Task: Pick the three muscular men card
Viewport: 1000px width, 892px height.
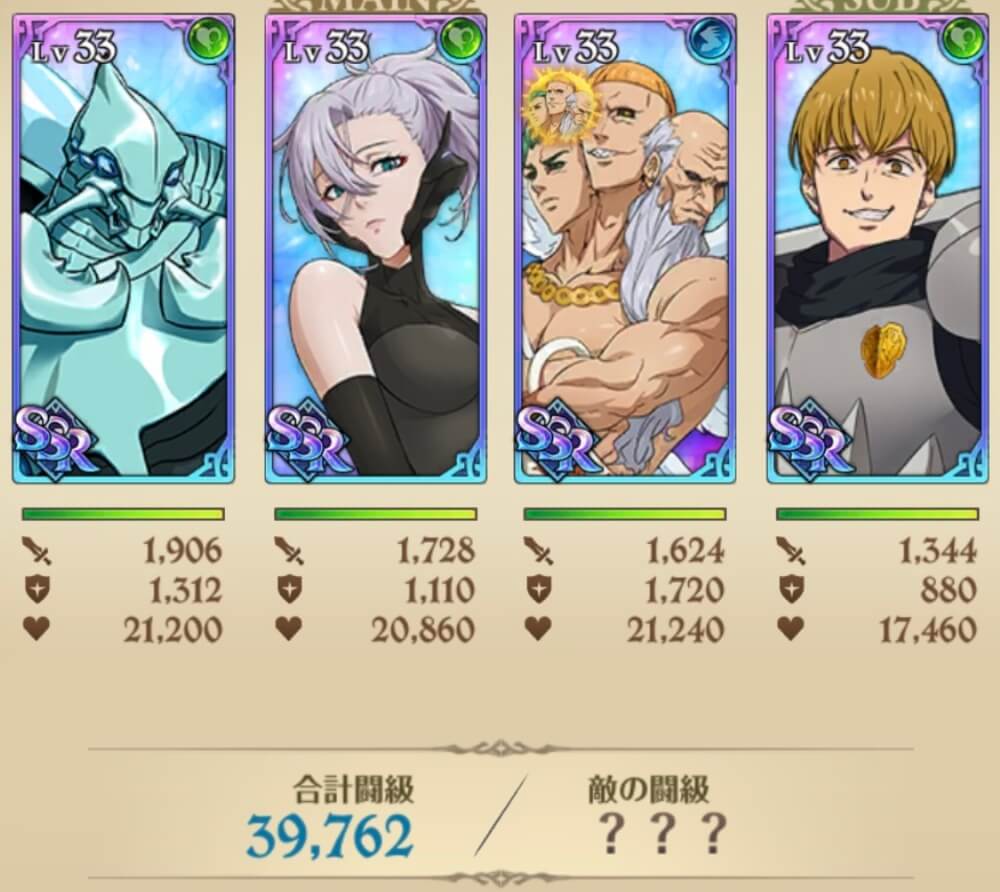Action: point(625,250)
